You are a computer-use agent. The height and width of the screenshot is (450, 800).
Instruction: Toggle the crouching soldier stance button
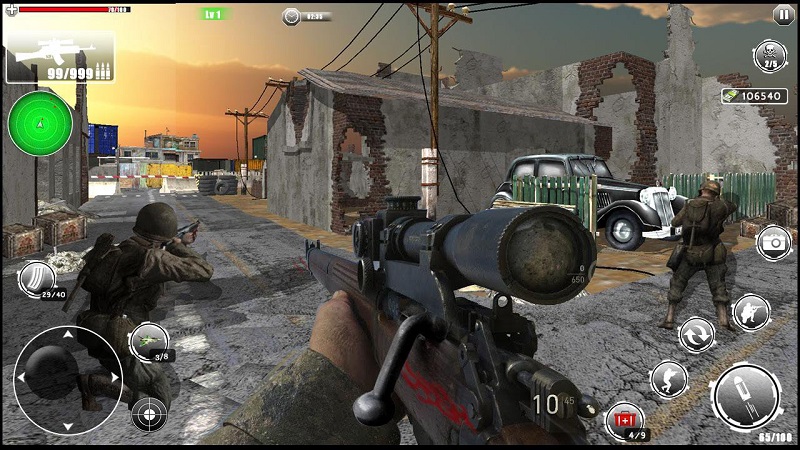pos(750,311)
